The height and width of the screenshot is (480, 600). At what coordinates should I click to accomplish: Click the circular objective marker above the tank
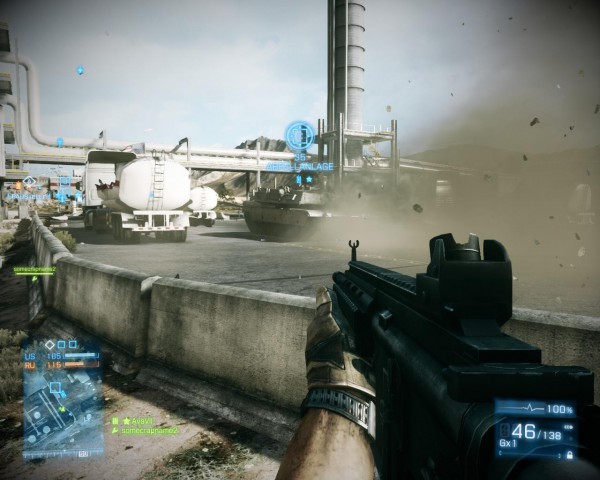click(x=299, y=135)
